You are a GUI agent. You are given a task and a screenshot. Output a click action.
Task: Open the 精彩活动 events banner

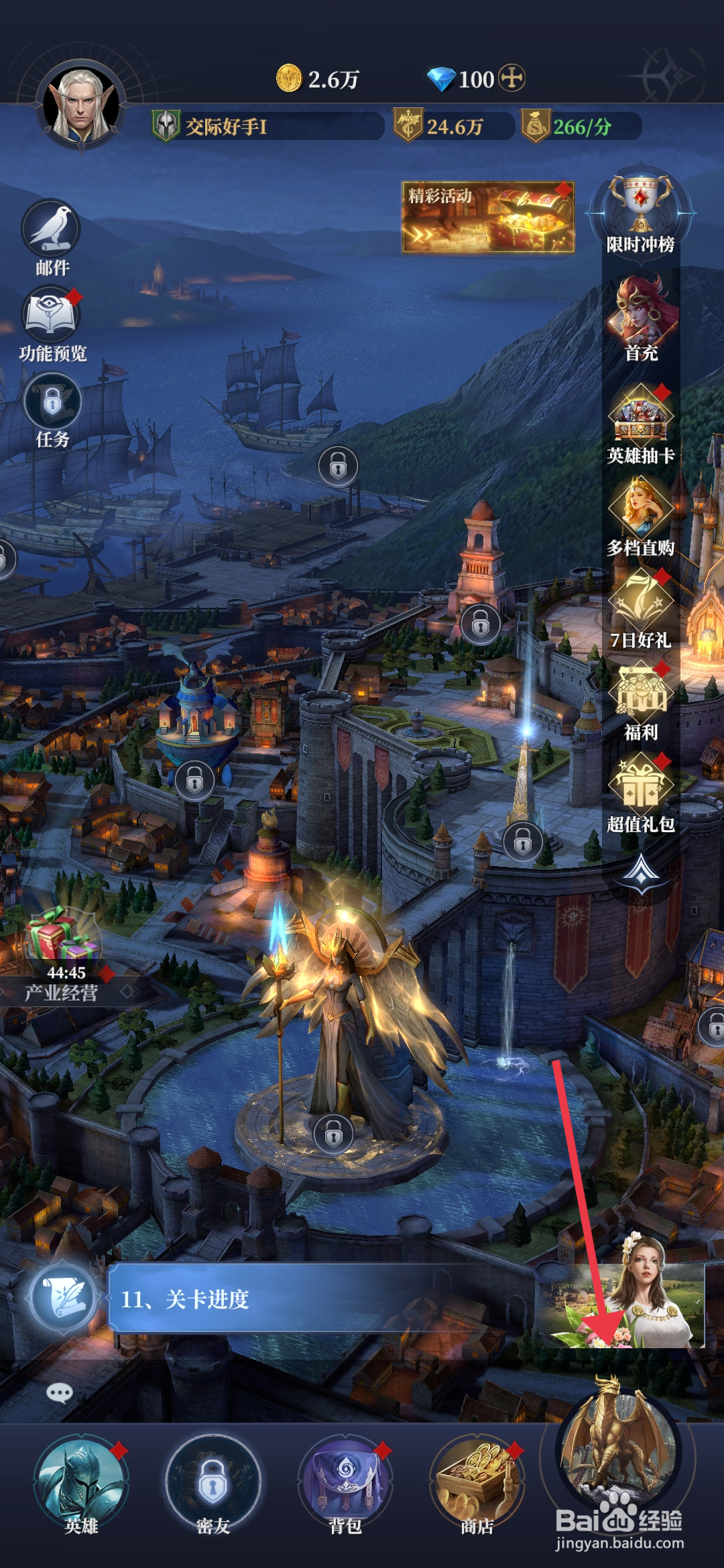[x=487, y=217]
